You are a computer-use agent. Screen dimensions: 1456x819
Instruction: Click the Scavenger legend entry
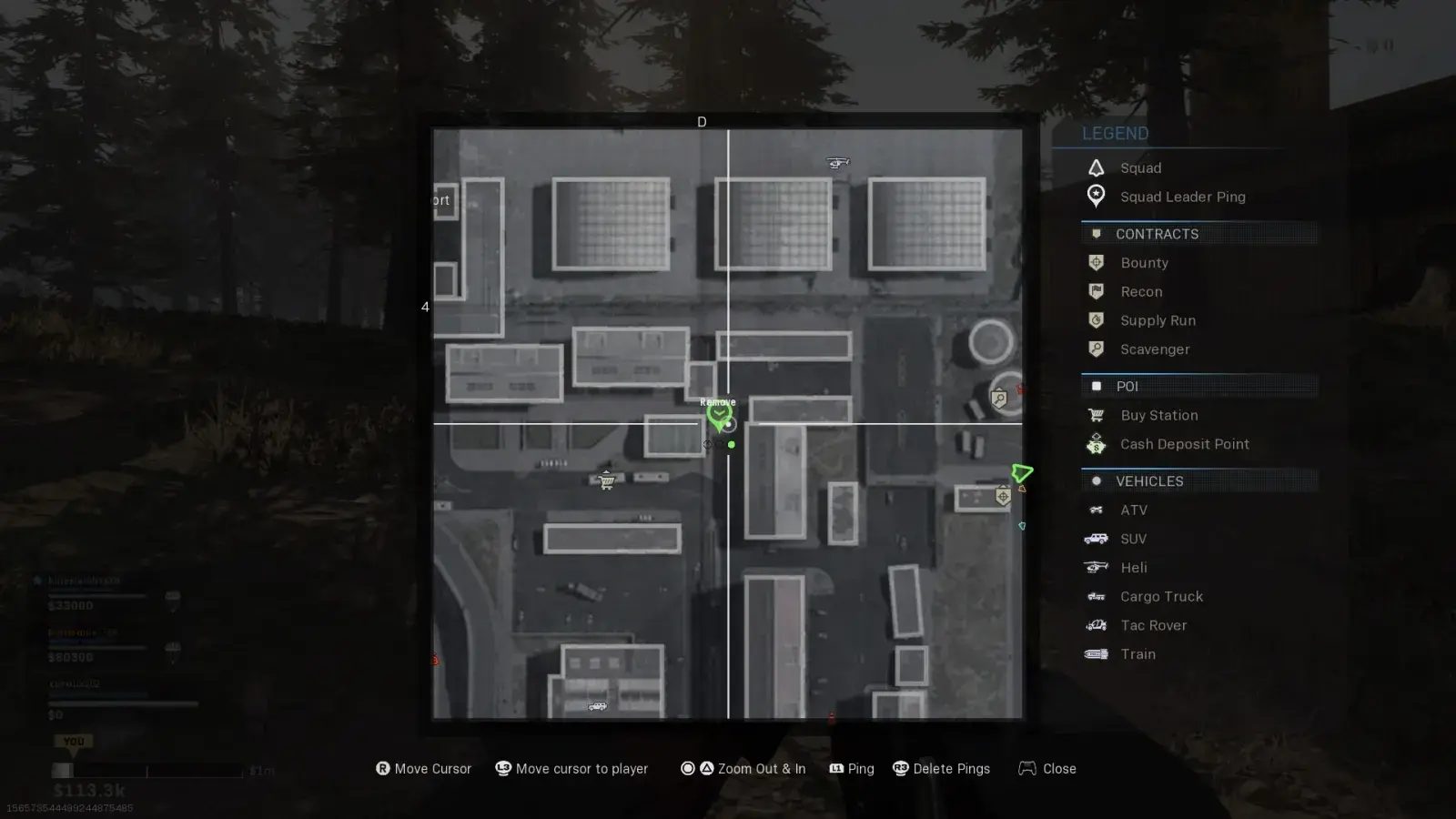(x=1155, y=349)
